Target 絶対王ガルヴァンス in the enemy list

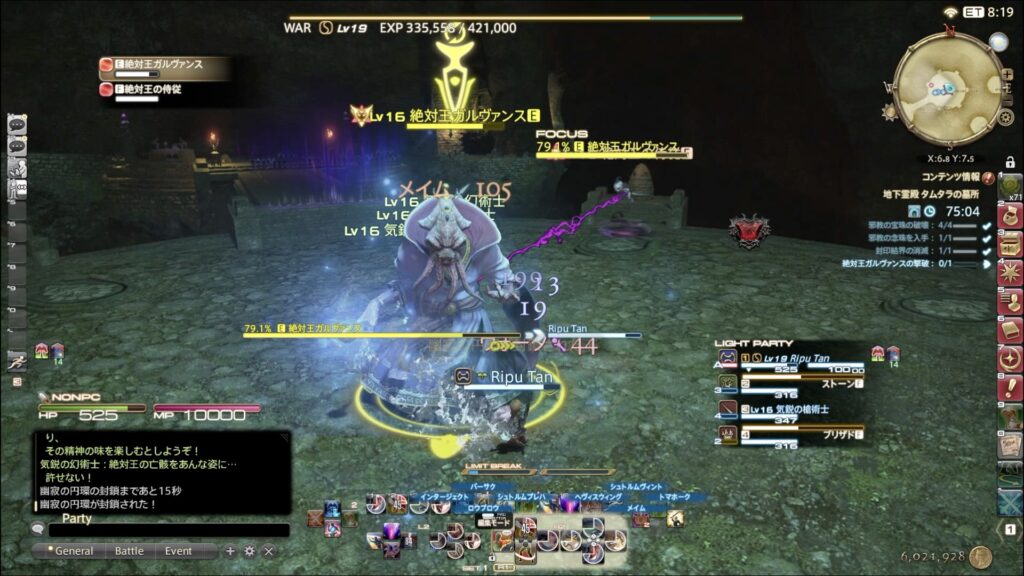pyautogui.click(x=160, y=65)
